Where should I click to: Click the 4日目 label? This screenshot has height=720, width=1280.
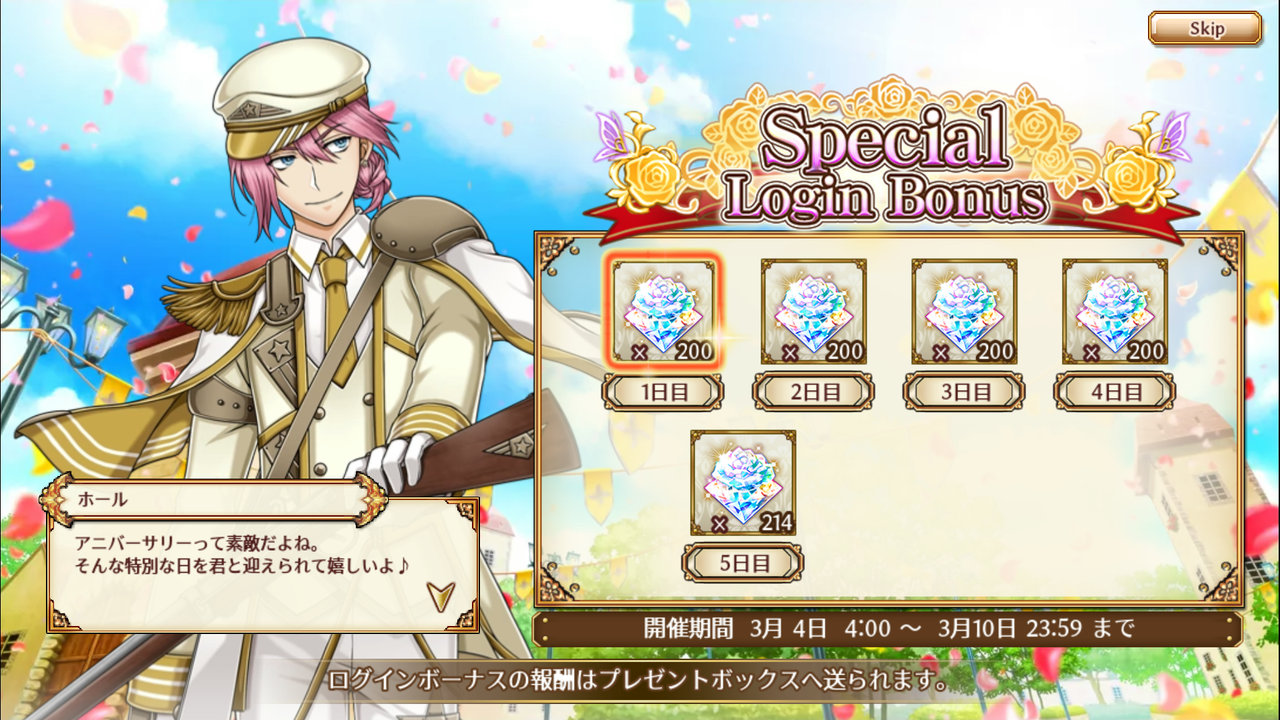tap(1114, 391)
